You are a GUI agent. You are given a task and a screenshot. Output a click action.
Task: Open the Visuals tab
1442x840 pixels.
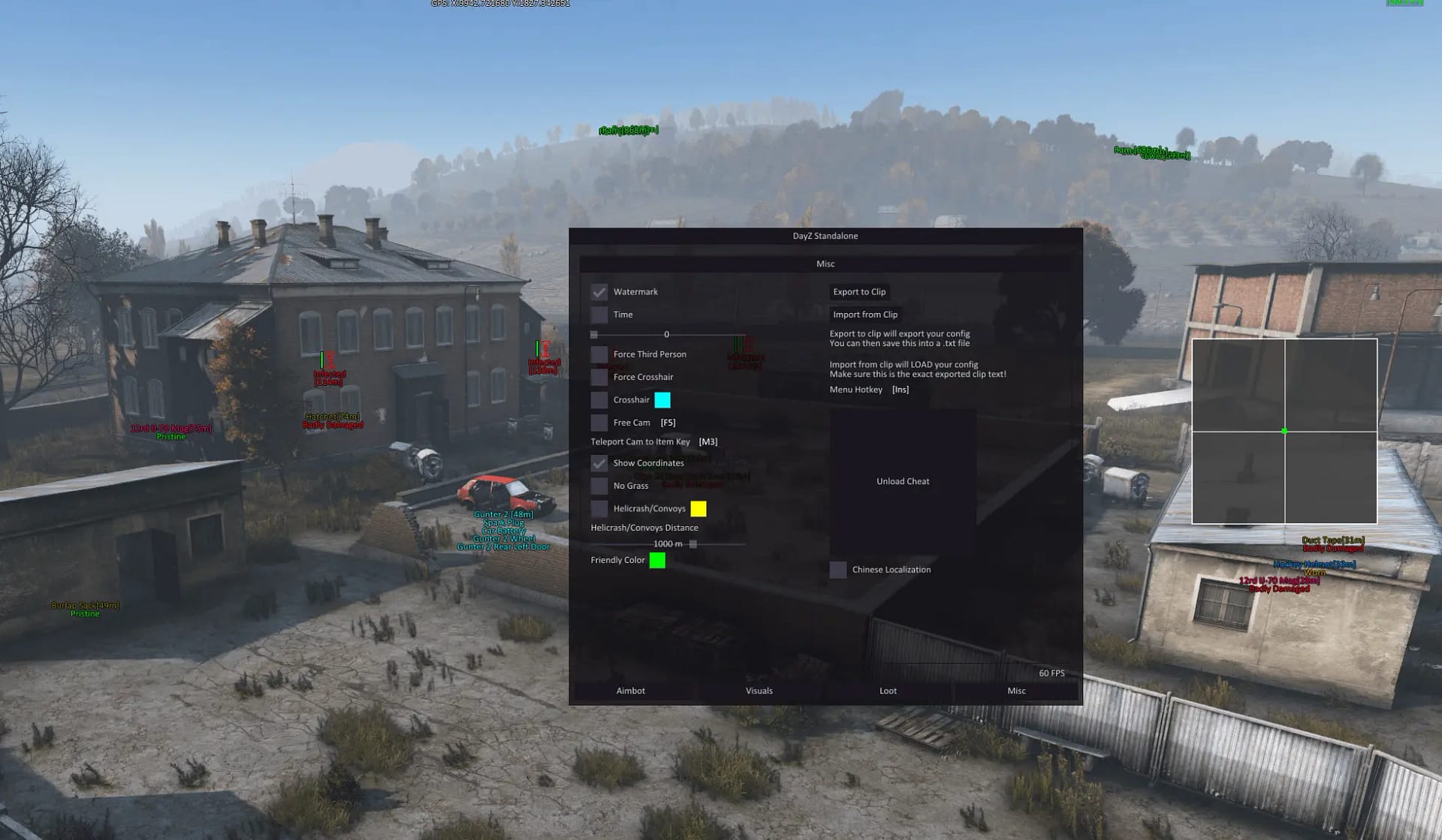759,690
